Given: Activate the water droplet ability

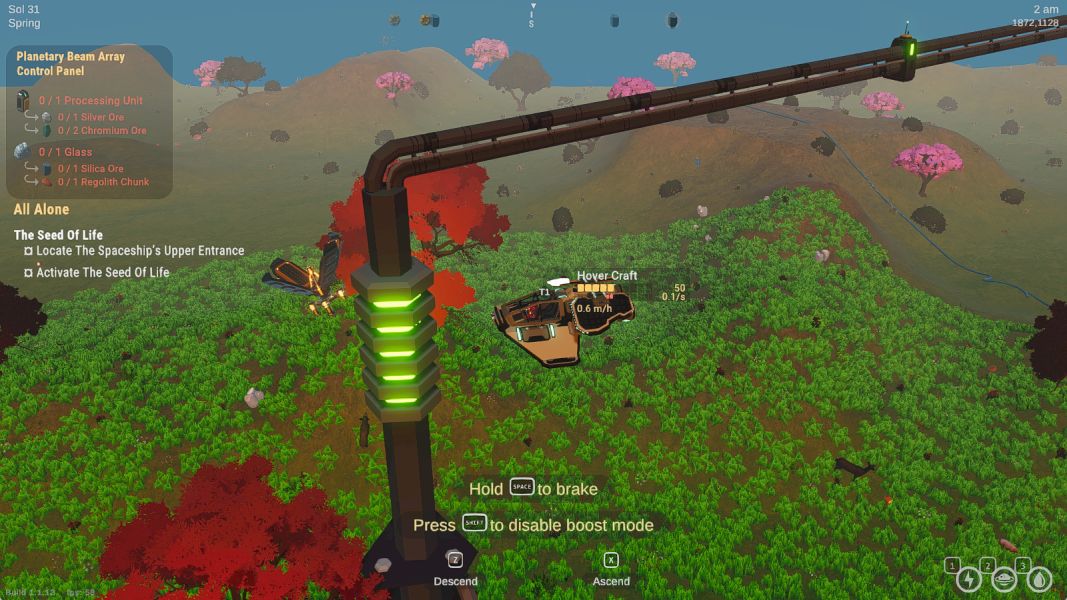Looking at the screenshot, I should [x=1040, y=579].
